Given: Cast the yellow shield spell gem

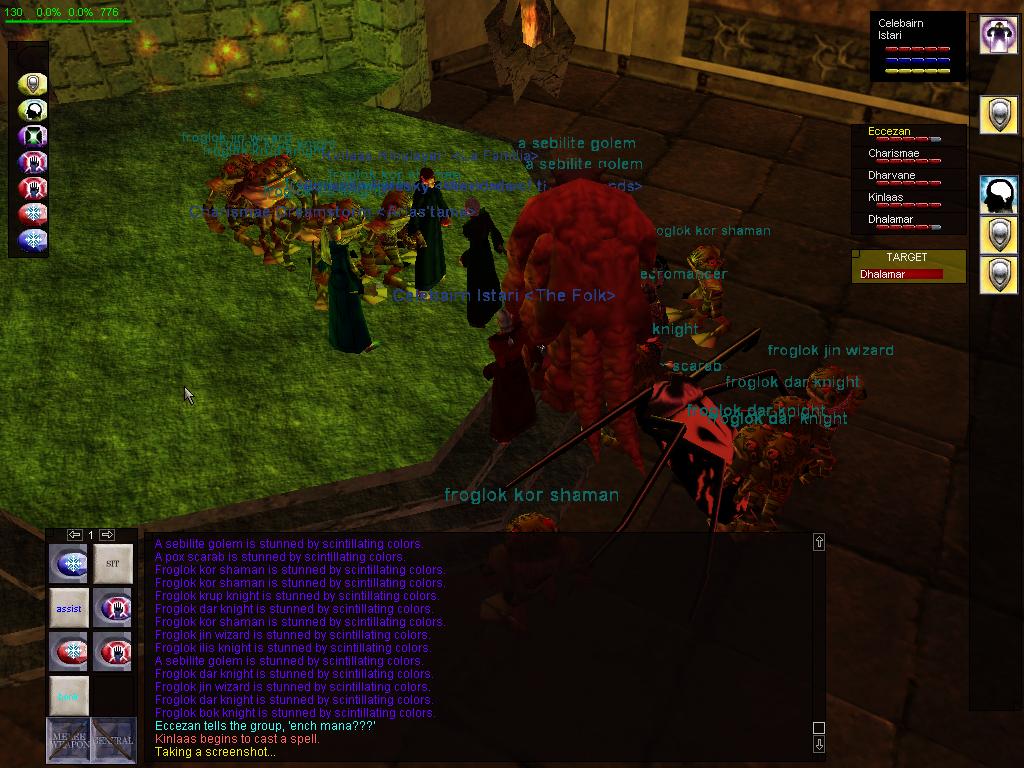Looking at the screenshot, I should coord(33,84).
